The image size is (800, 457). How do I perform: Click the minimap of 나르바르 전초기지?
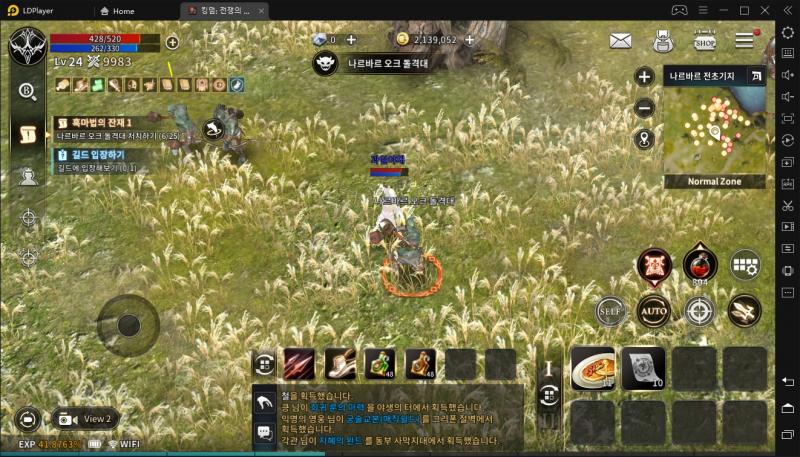coord(713,130)
